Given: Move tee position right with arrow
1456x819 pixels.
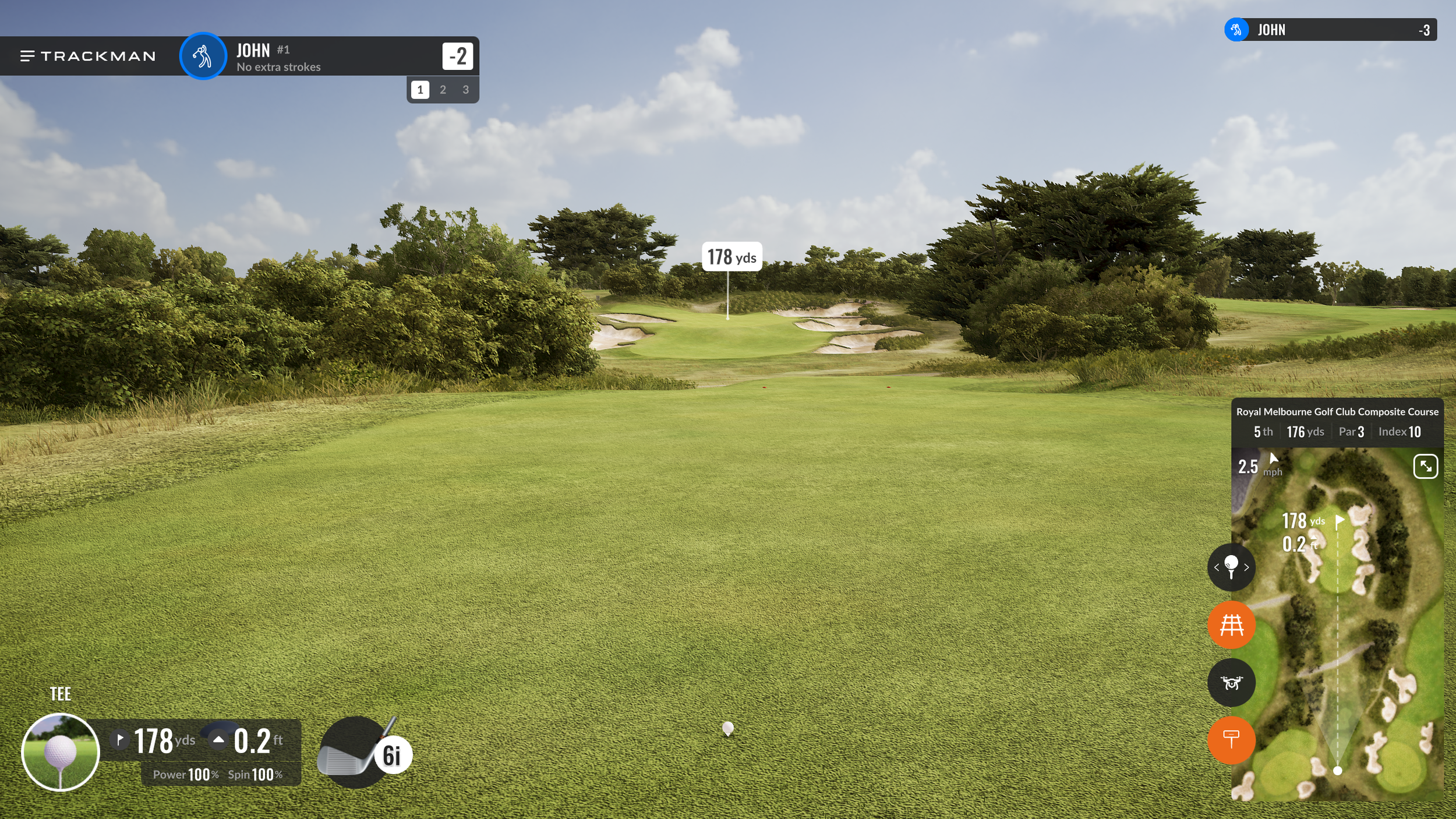Looking at the screenshot, I should 1246,567.
